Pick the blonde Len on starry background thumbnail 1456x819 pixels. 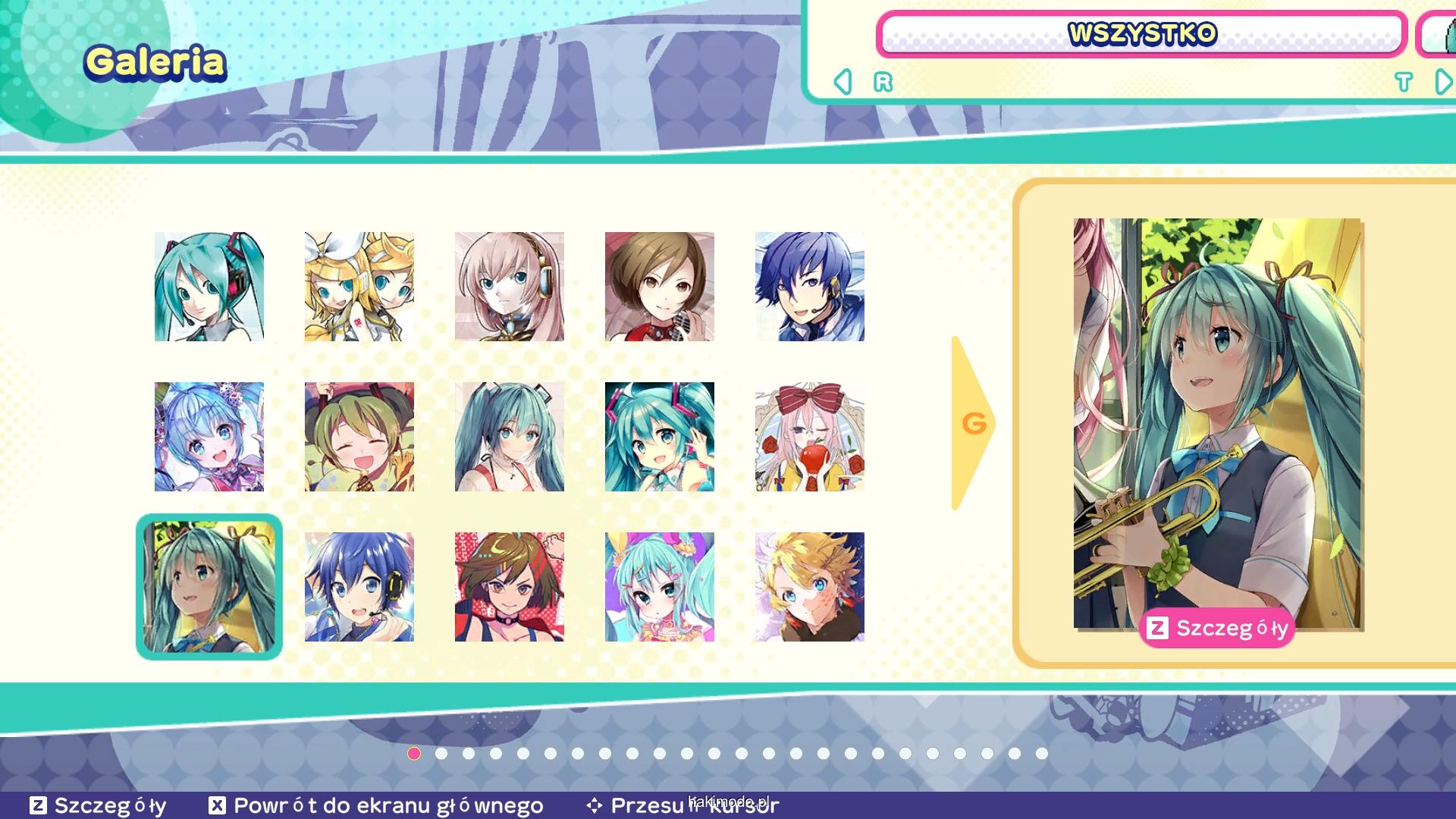pyautogui.click(x=810, y=587)
